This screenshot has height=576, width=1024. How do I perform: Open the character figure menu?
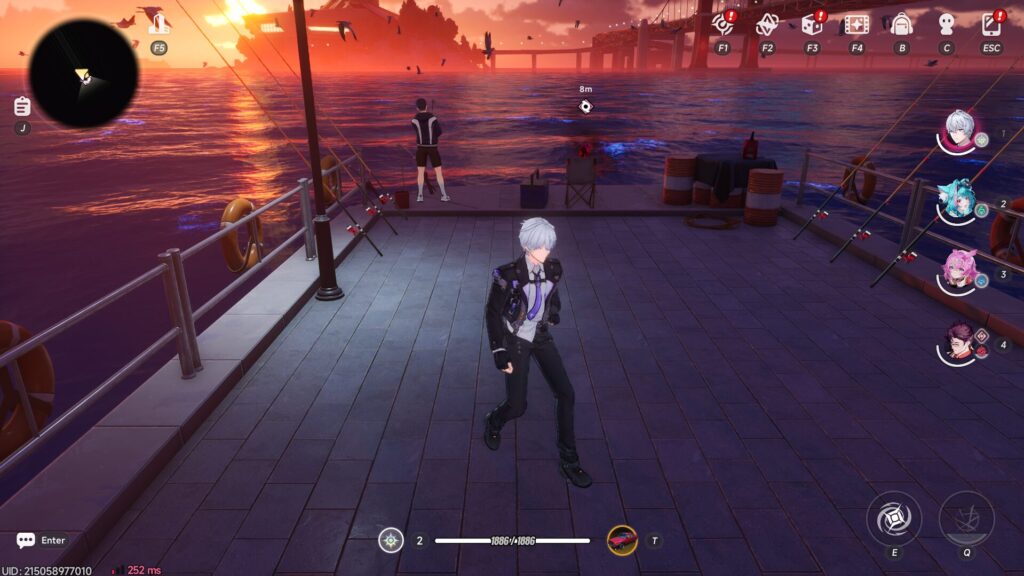point(946,24)
